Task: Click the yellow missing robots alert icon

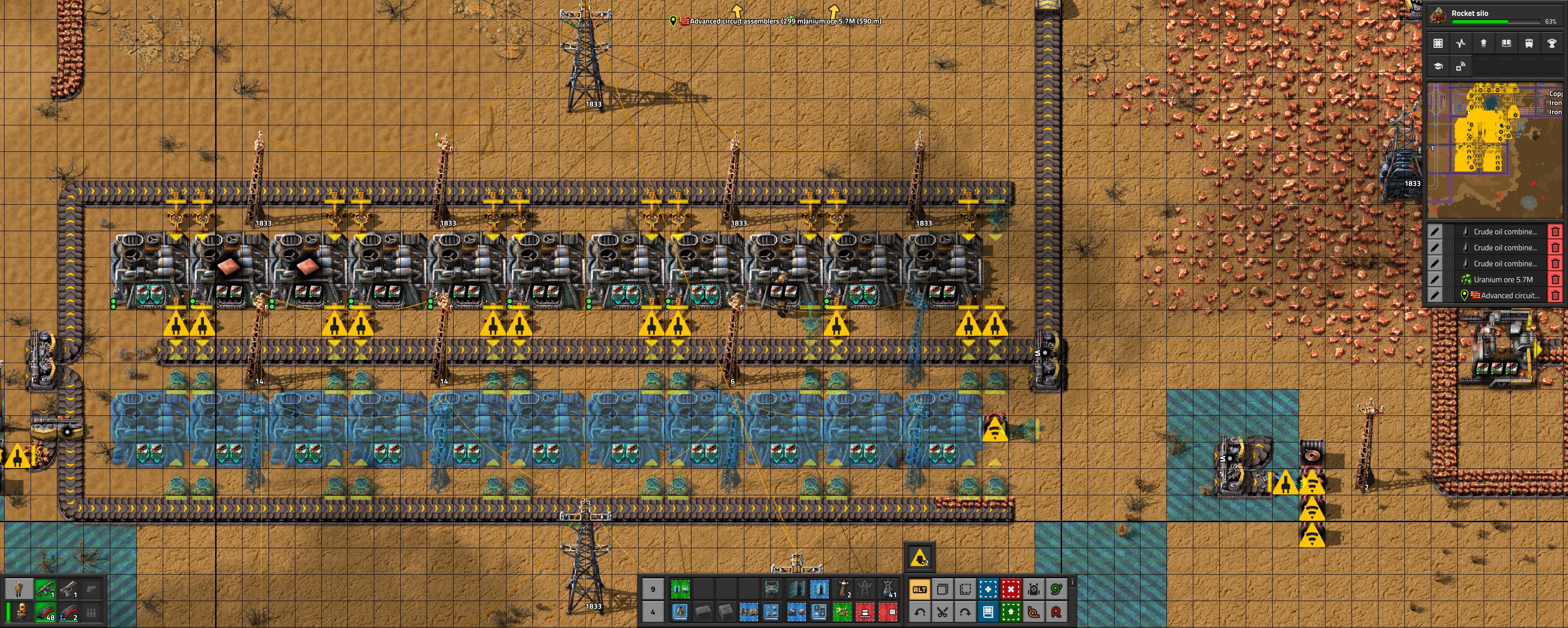Action: [919, 557]
